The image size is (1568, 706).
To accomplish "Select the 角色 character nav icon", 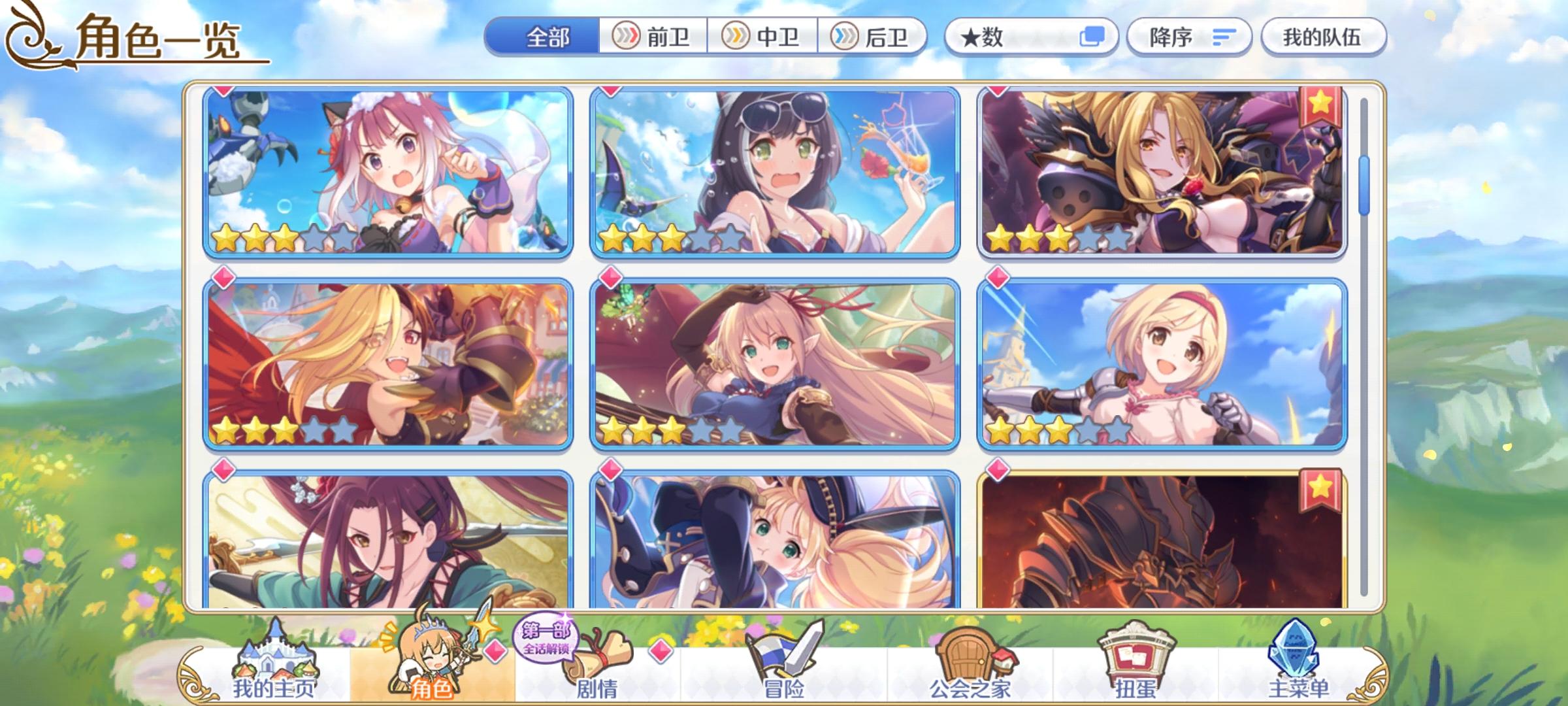I will [x=431, y=654].
